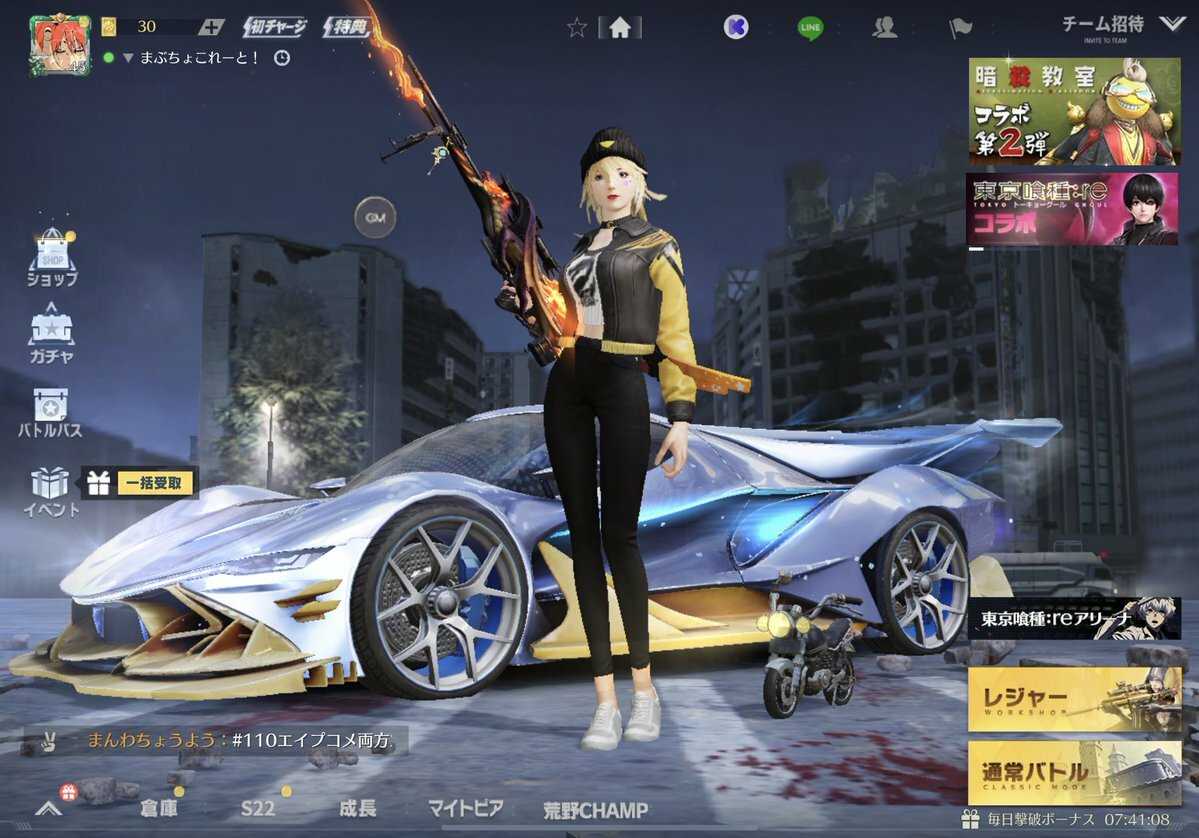Open the S22 season tab
The height and width of the screenshot is (838, 1199).
257,808
